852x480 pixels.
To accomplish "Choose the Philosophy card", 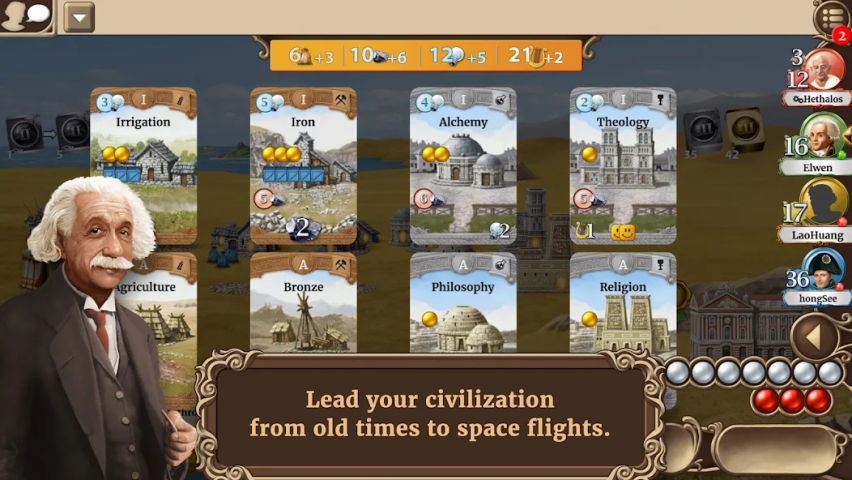I will (463, 303).
